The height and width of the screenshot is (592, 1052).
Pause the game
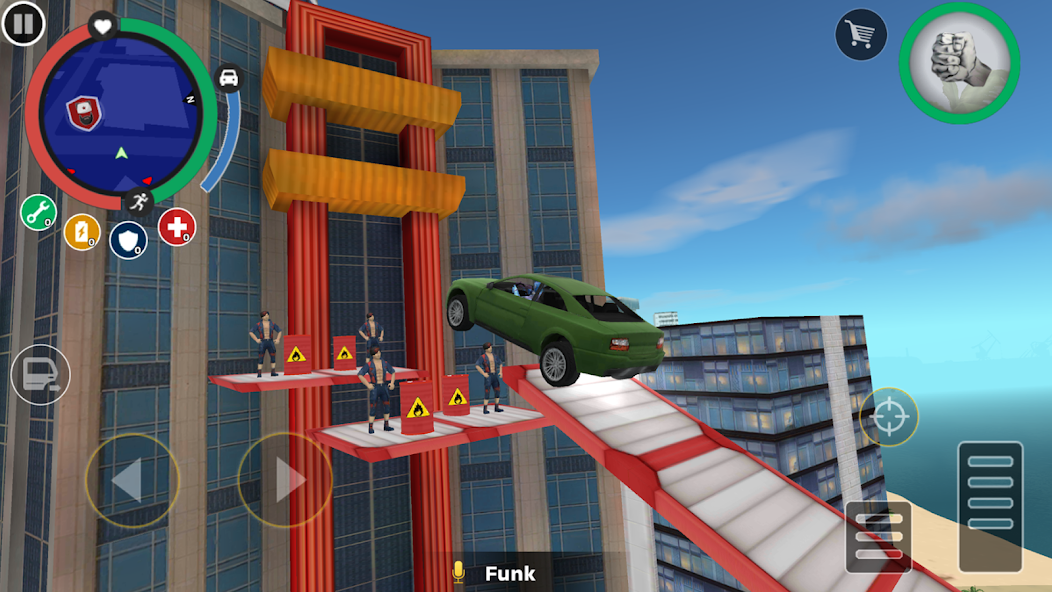tap(23, 23)
